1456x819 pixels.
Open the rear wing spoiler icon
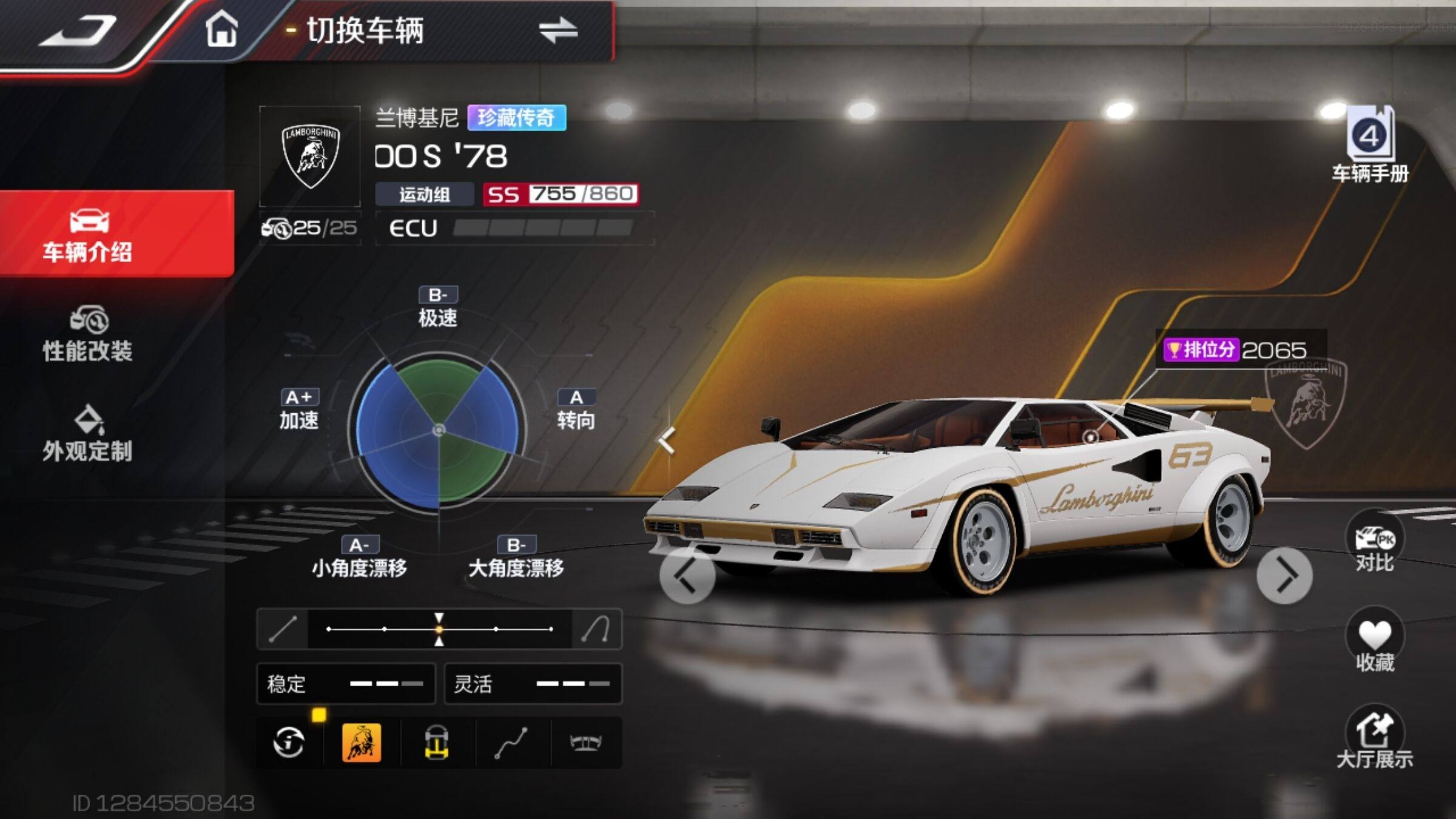pyautogui.click(x=585, y=742)
